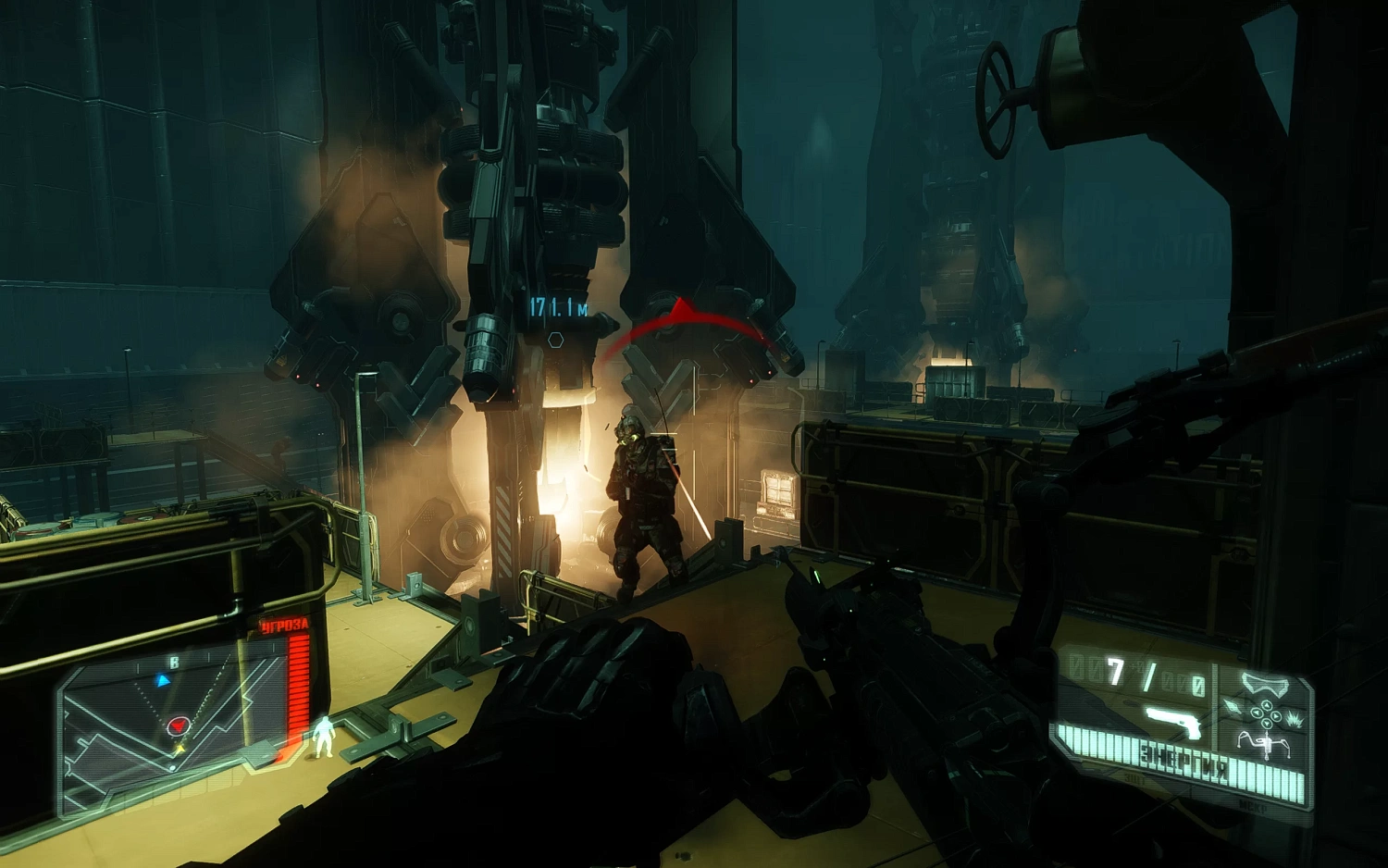Select the МЕКР label under the energy panel
Image resolution: width=1388 pixels, height=868 pixels.
click(x=1253, y=806)
